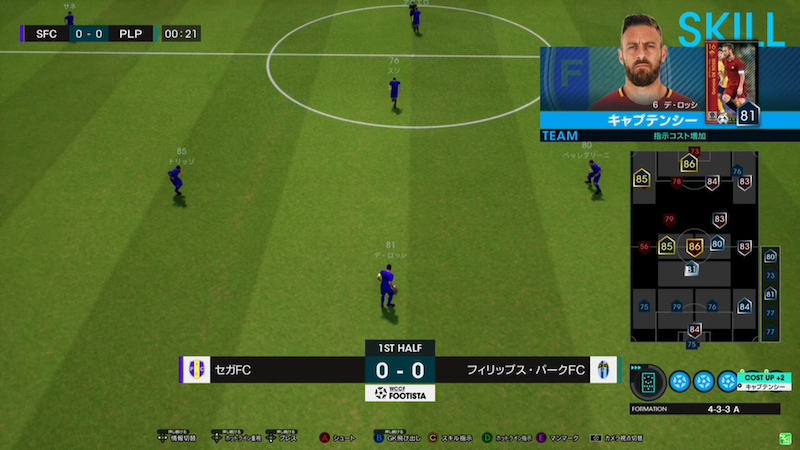800x450 pixels.
Task: Select the highlighted 81 marker on the formation board
Action: pyautogui.click(x=692, y=269)
